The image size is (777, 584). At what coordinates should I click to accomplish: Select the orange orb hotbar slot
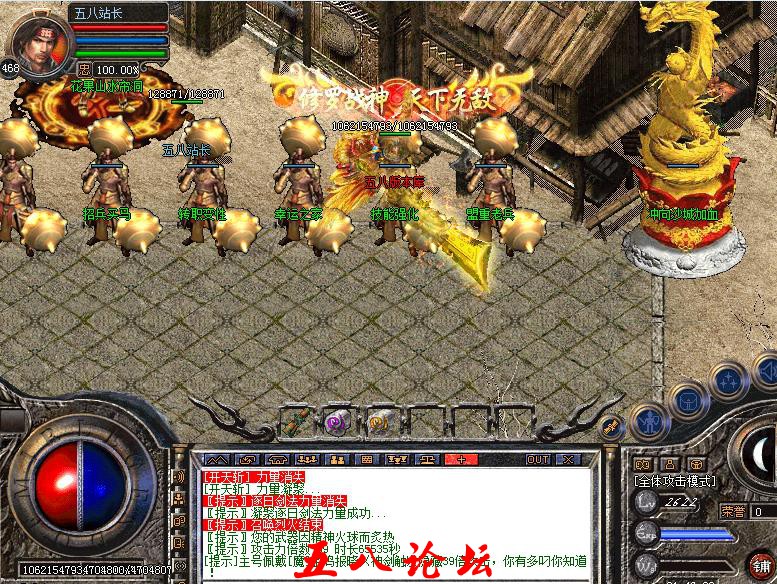[x=379, y=421]
